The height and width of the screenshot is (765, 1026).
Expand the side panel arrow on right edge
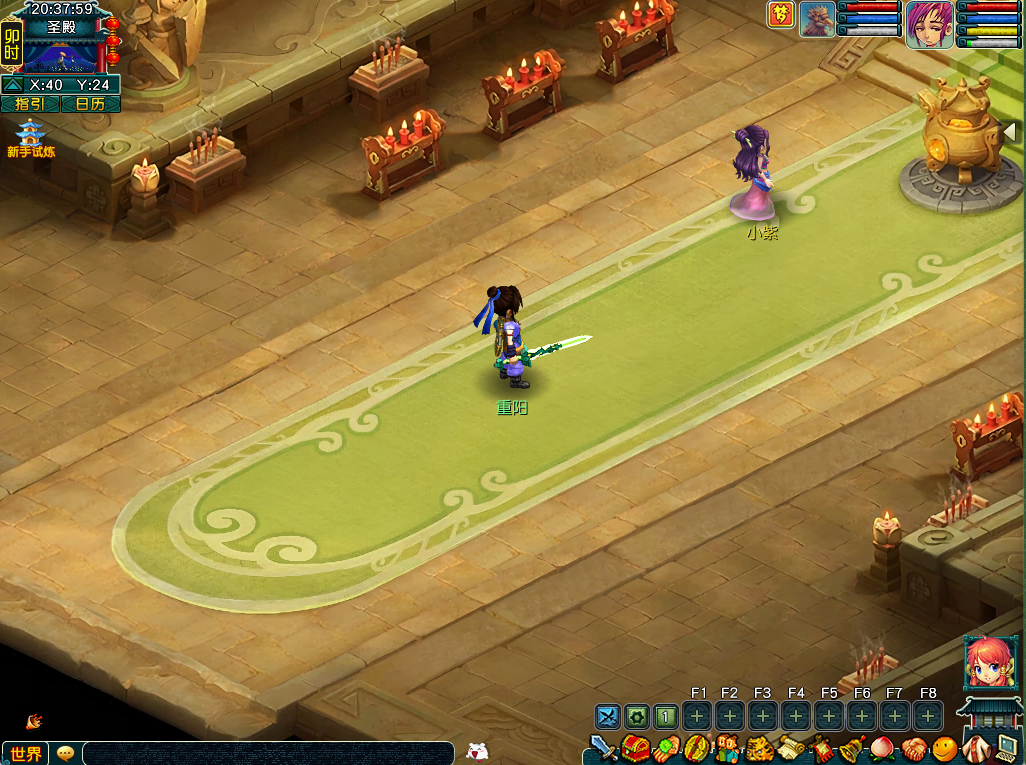tap(1010, 131)
